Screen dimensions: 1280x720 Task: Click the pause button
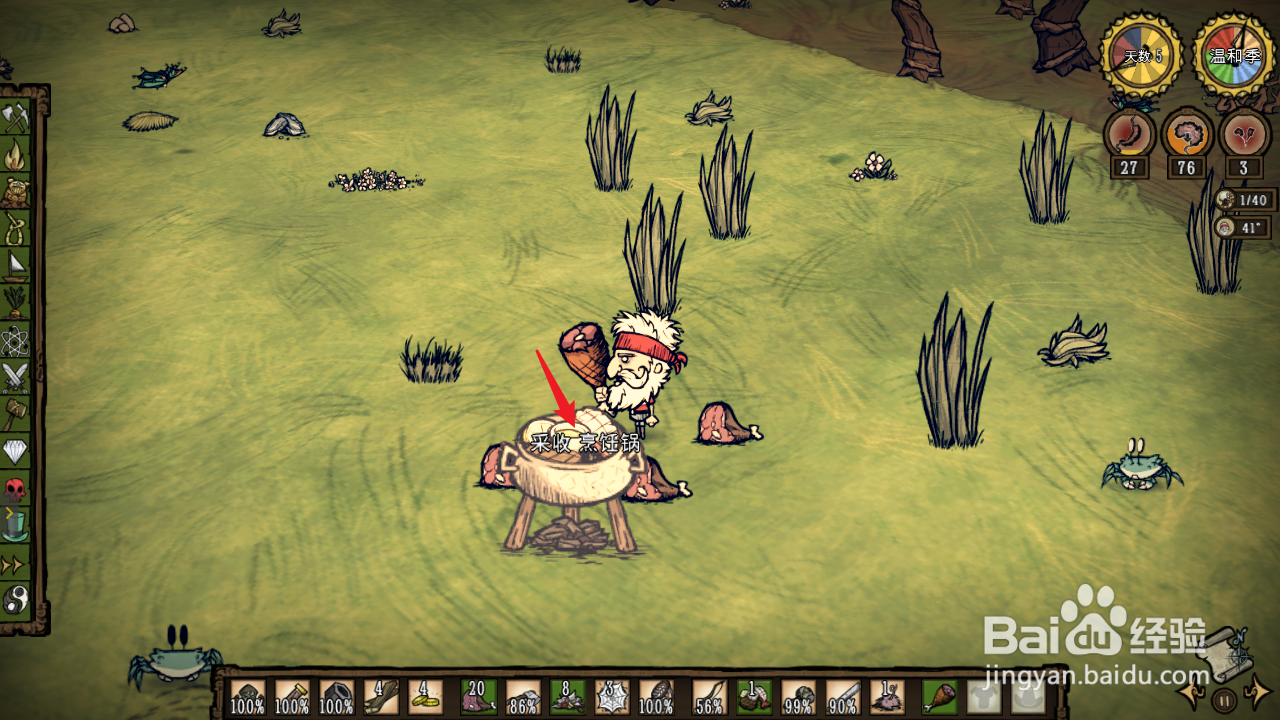click(x=1224, y=699)
